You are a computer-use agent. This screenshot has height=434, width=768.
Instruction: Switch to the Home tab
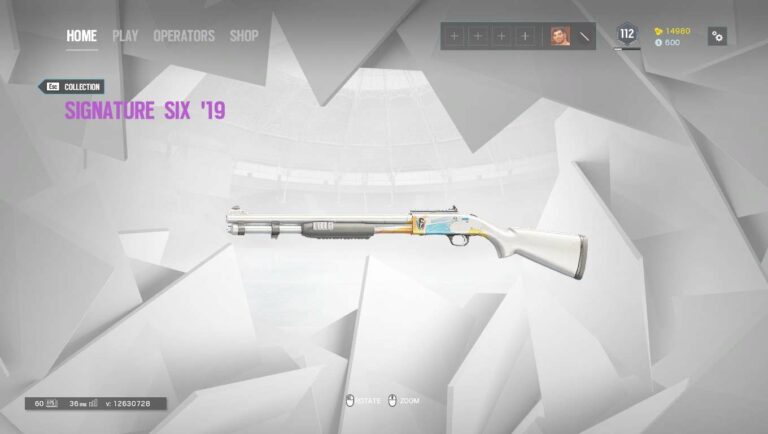pyautogui.click(x=81, y=36)
